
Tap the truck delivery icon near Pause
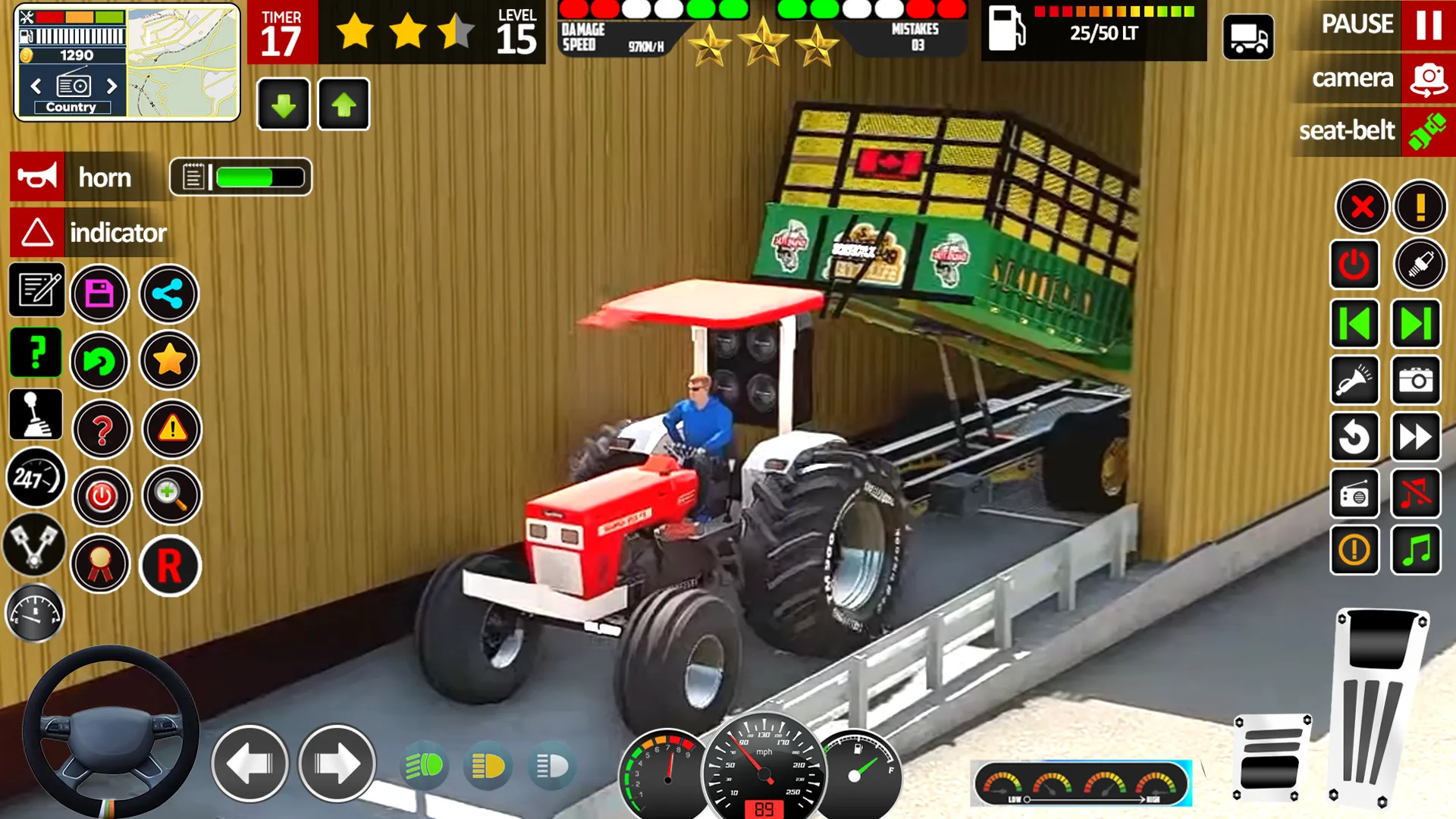click(1247, 38)
